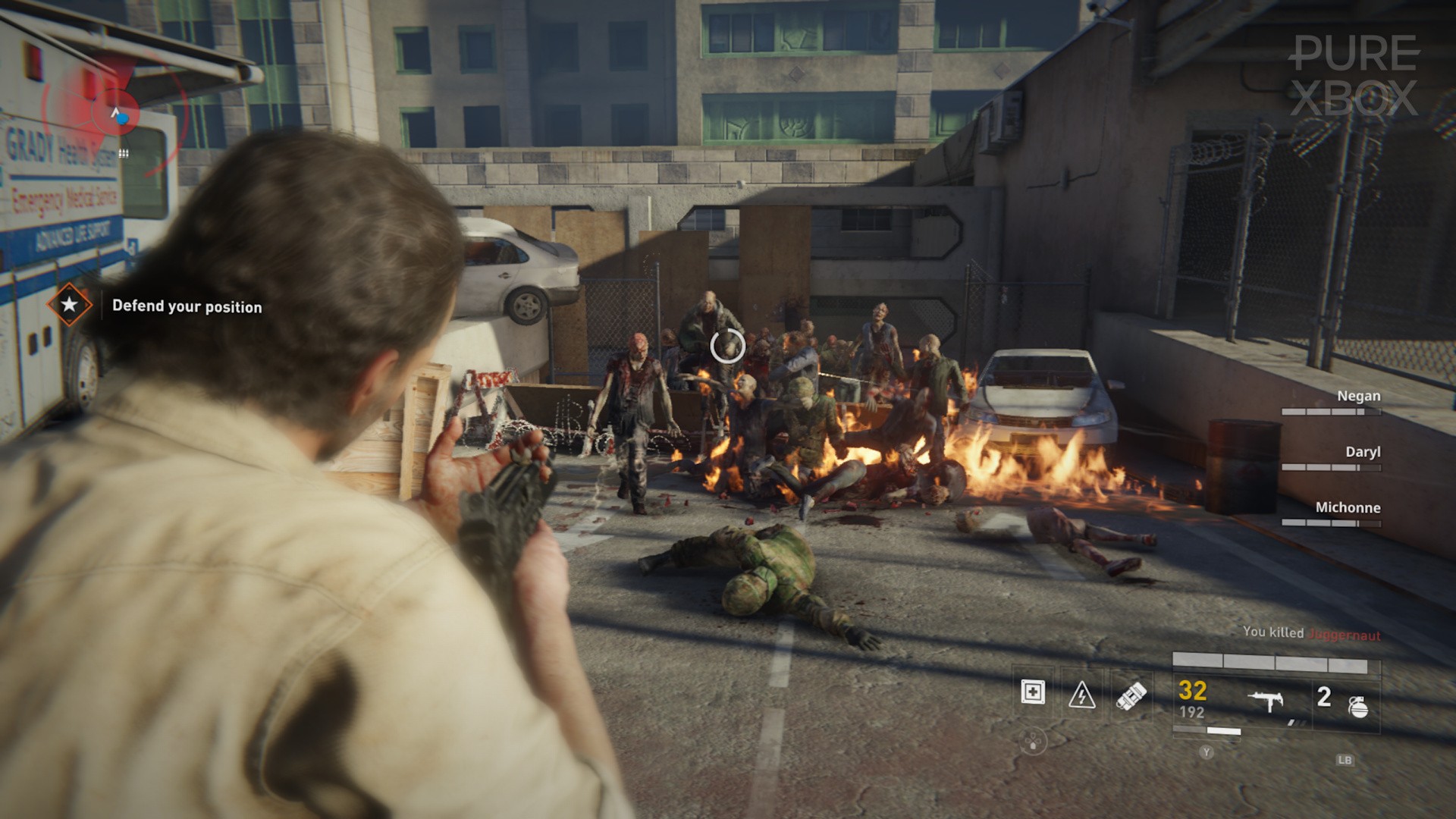Select the dynamite bundle slot
This screenshot has width=1456, height=819.
(1131, 694)
